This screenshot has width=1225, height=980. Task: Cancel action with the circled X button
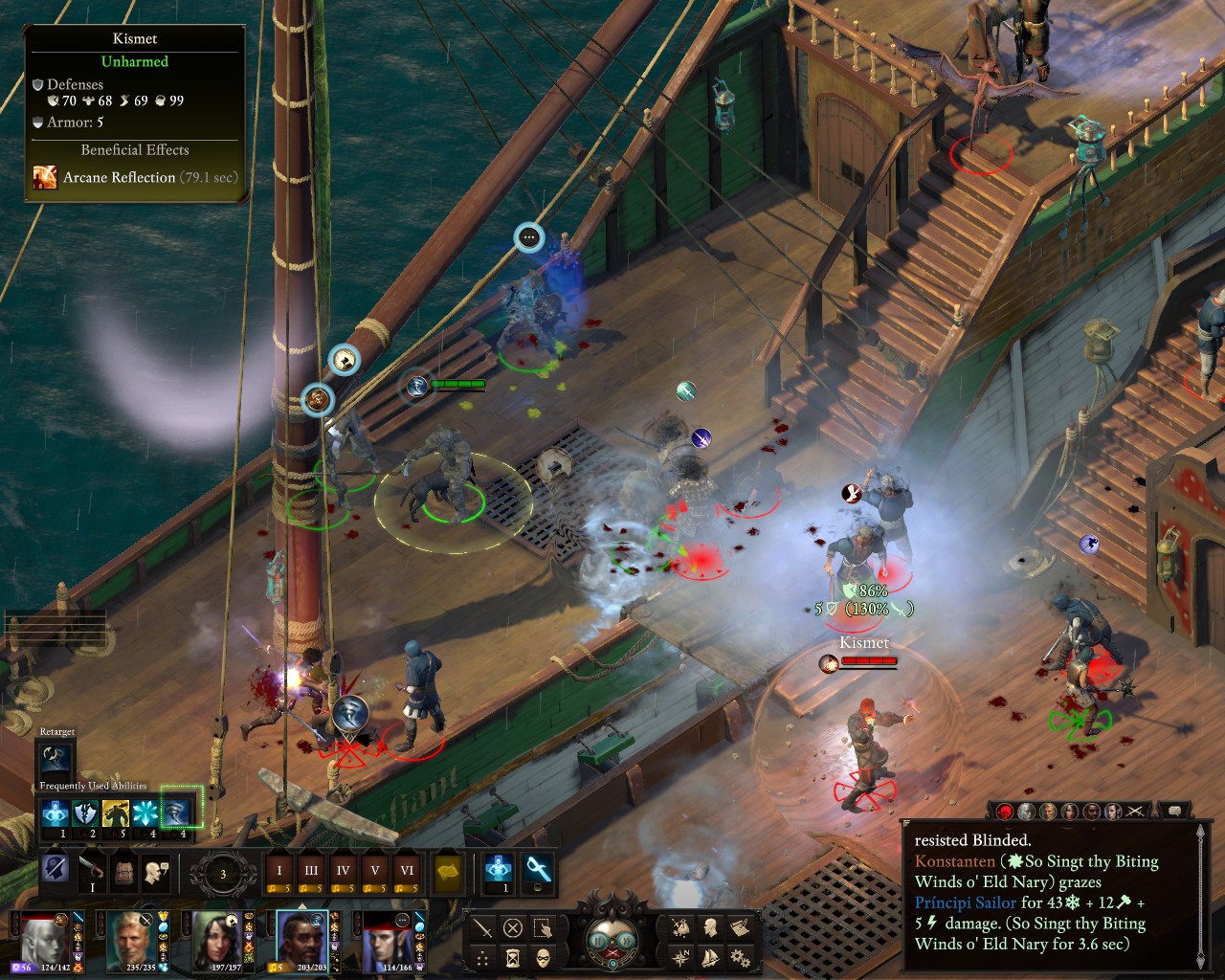coord(513,927)
